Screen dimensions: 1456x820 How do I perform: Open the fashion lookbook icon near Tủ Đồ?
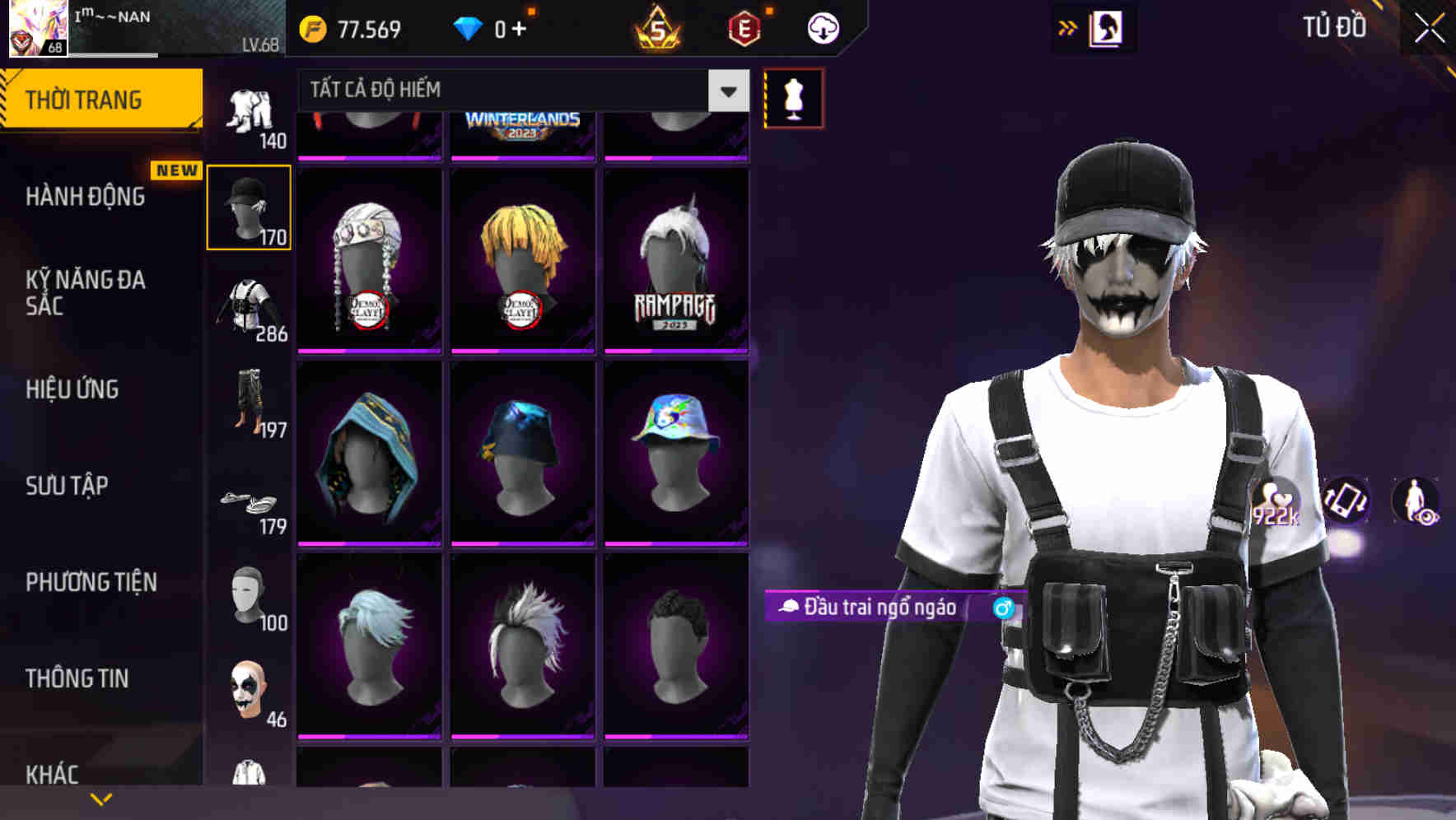(x=1107, y=27)
